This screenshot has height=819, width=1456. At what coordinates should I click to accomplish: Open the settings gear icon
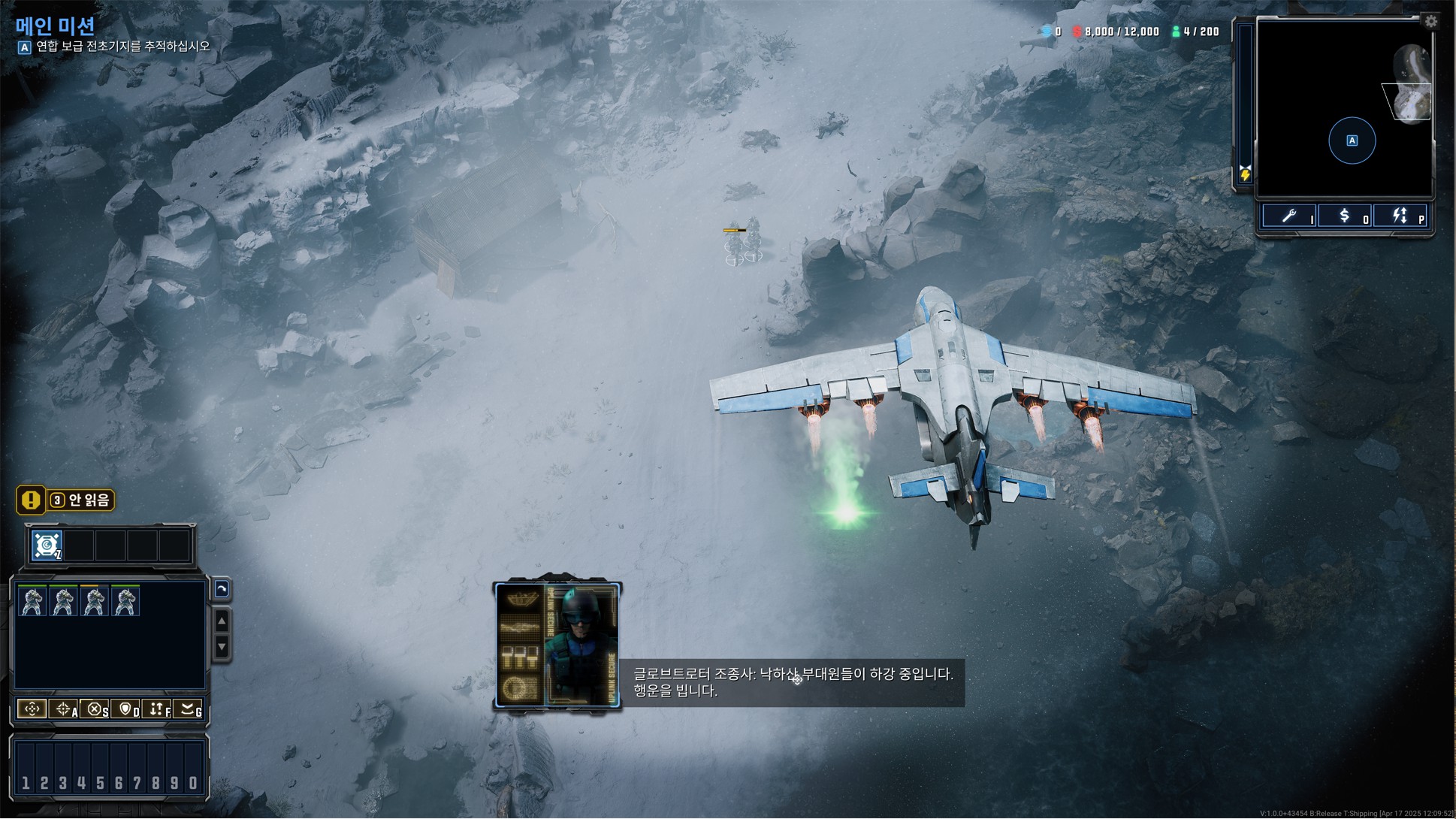[x=1430, y=22]
